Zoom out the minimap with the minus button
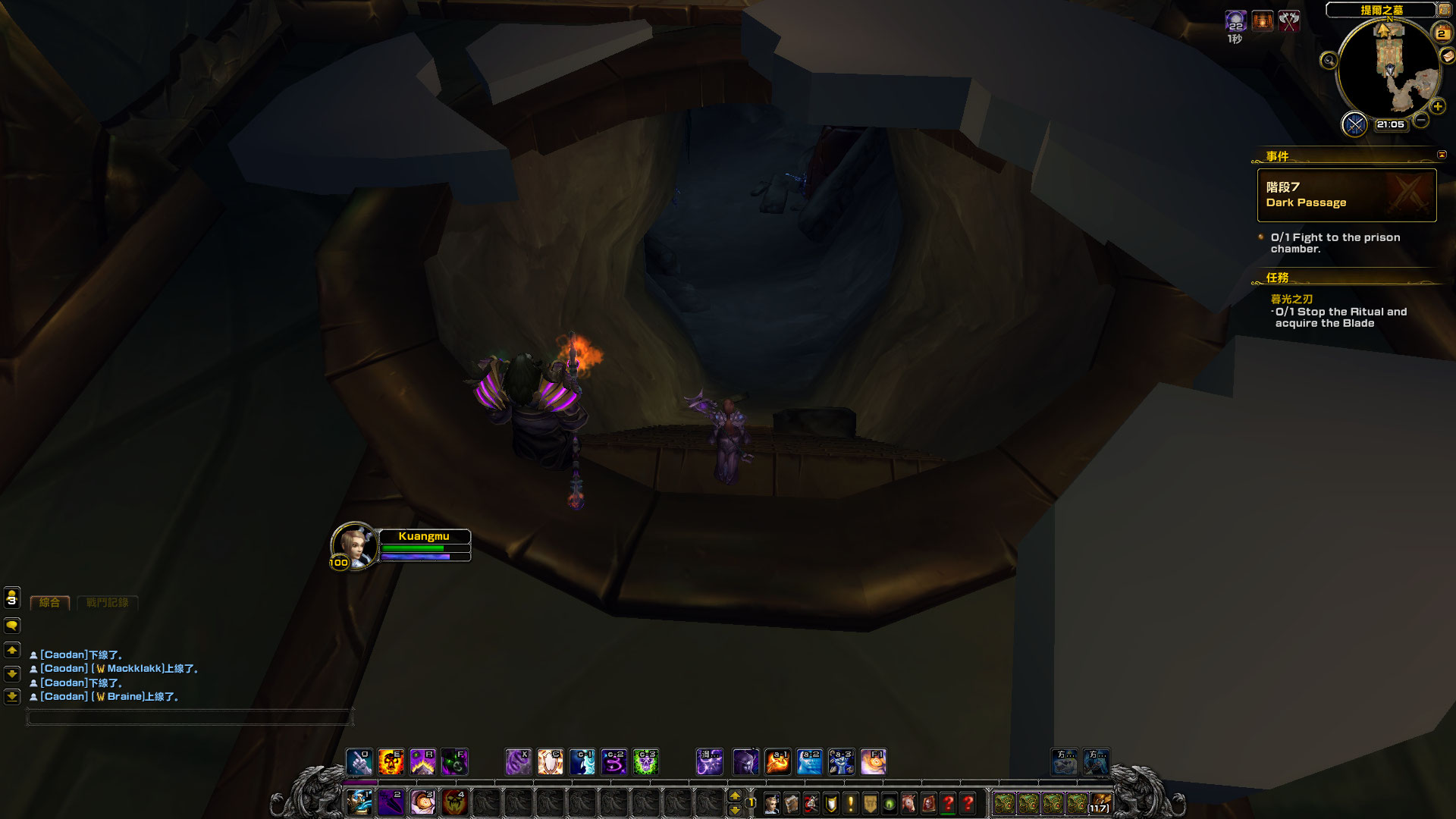Screen dimensions: 1456x819 (1421, 120)
